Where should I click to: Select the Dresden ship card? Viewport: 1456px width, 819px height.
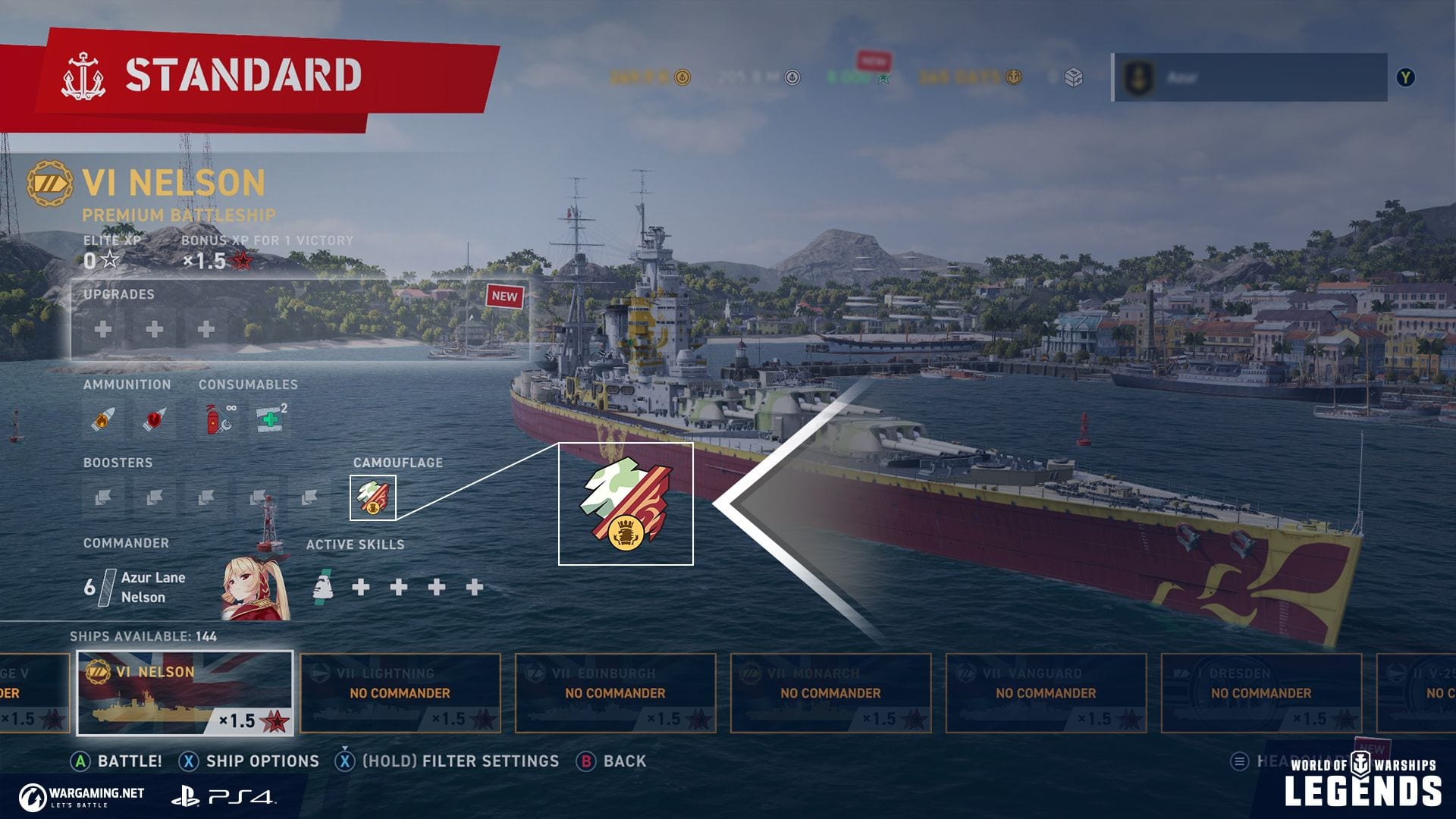pos(1261,693)
